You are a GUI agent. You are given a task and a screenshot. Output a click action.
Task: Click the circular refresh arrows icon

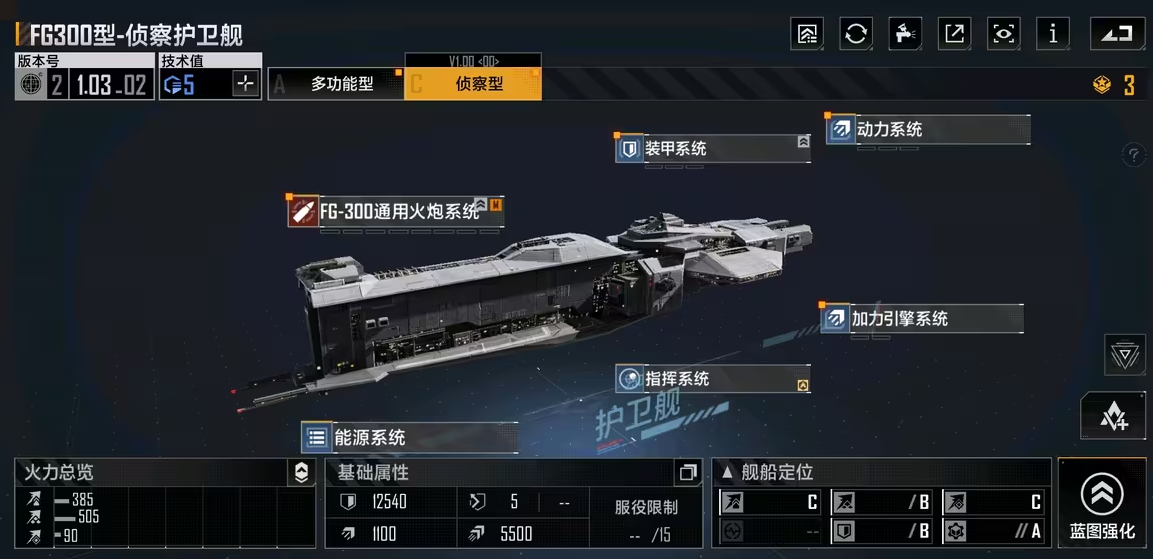(x=856, y=33)
